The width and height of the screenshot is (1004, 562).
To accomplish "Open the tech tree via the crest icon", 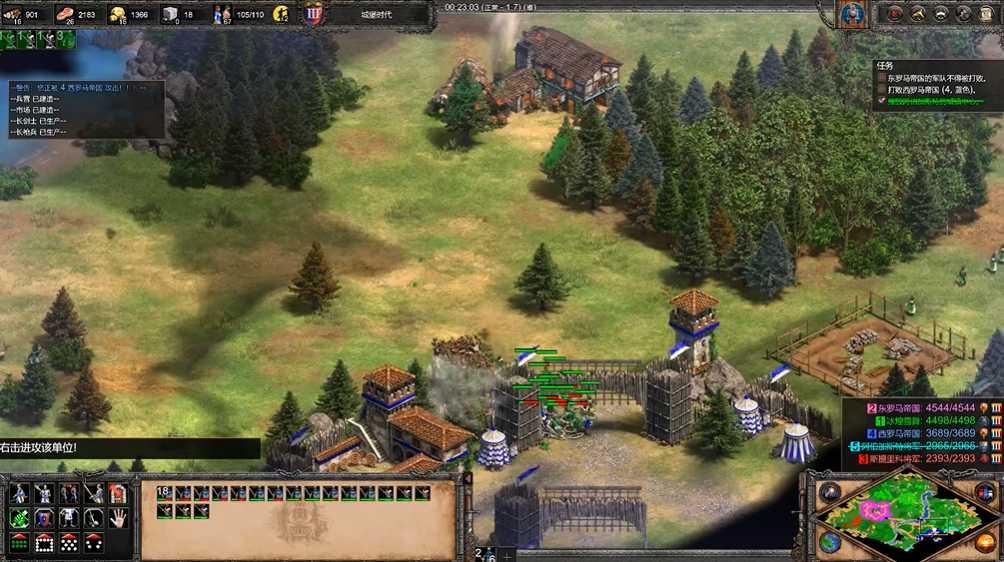I will 314,14.
